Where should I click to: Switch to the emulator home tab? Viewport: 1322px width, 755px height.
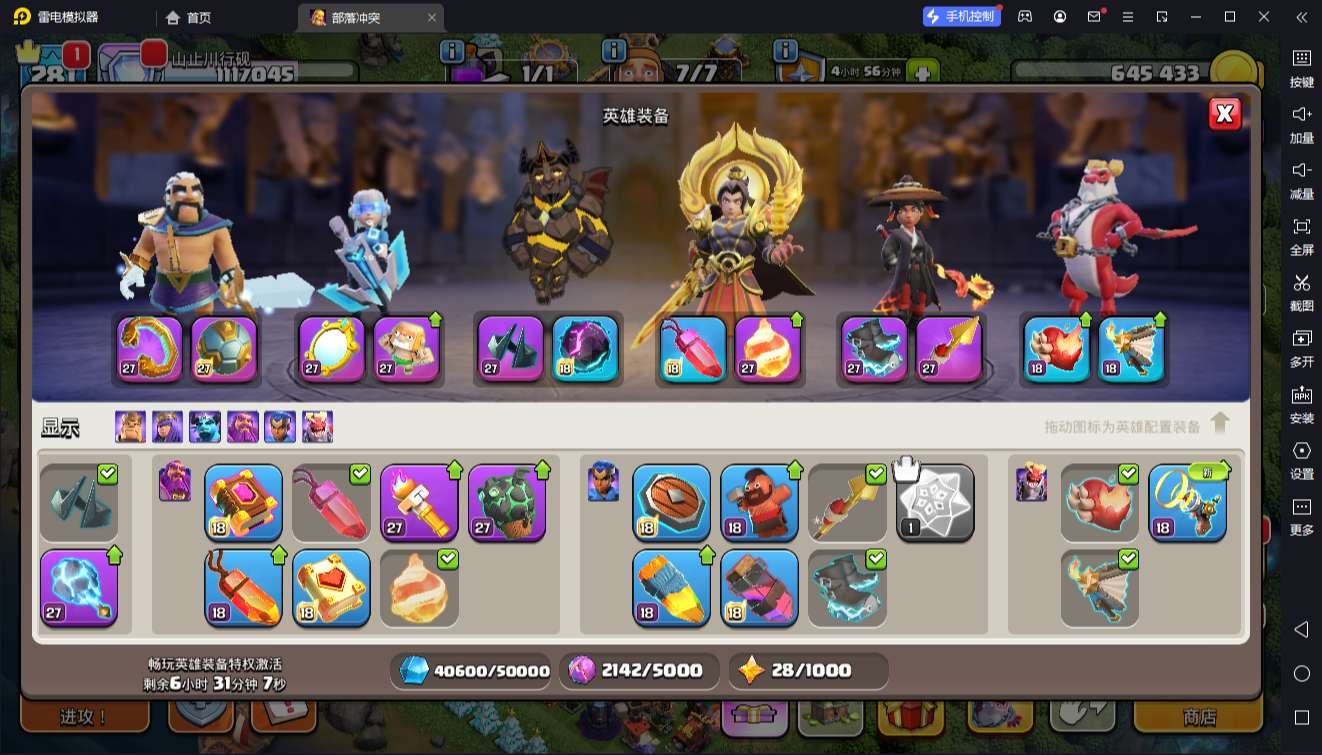188,17
